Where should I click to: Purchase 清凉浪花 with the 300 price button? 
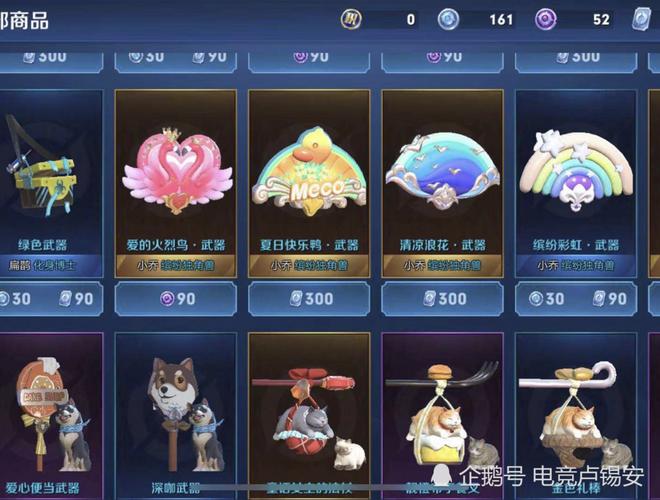pyautogui.click(x=442, y=298)
